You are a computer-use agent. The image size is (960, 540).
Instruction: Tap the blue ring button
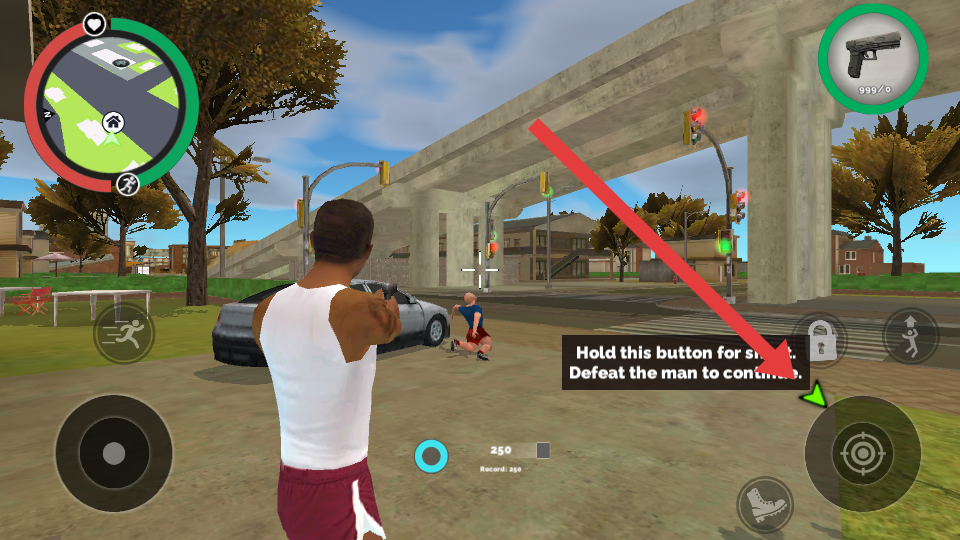[x=431, y=457]
